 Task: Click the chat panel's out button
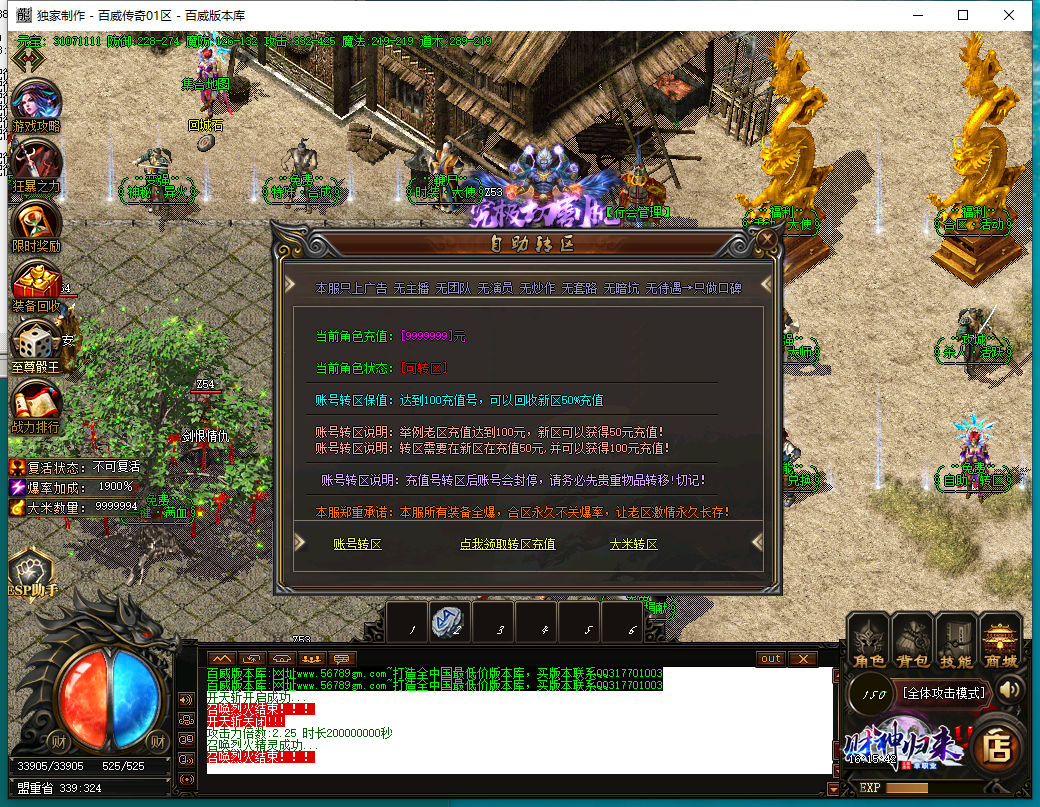tap(770, 659)
